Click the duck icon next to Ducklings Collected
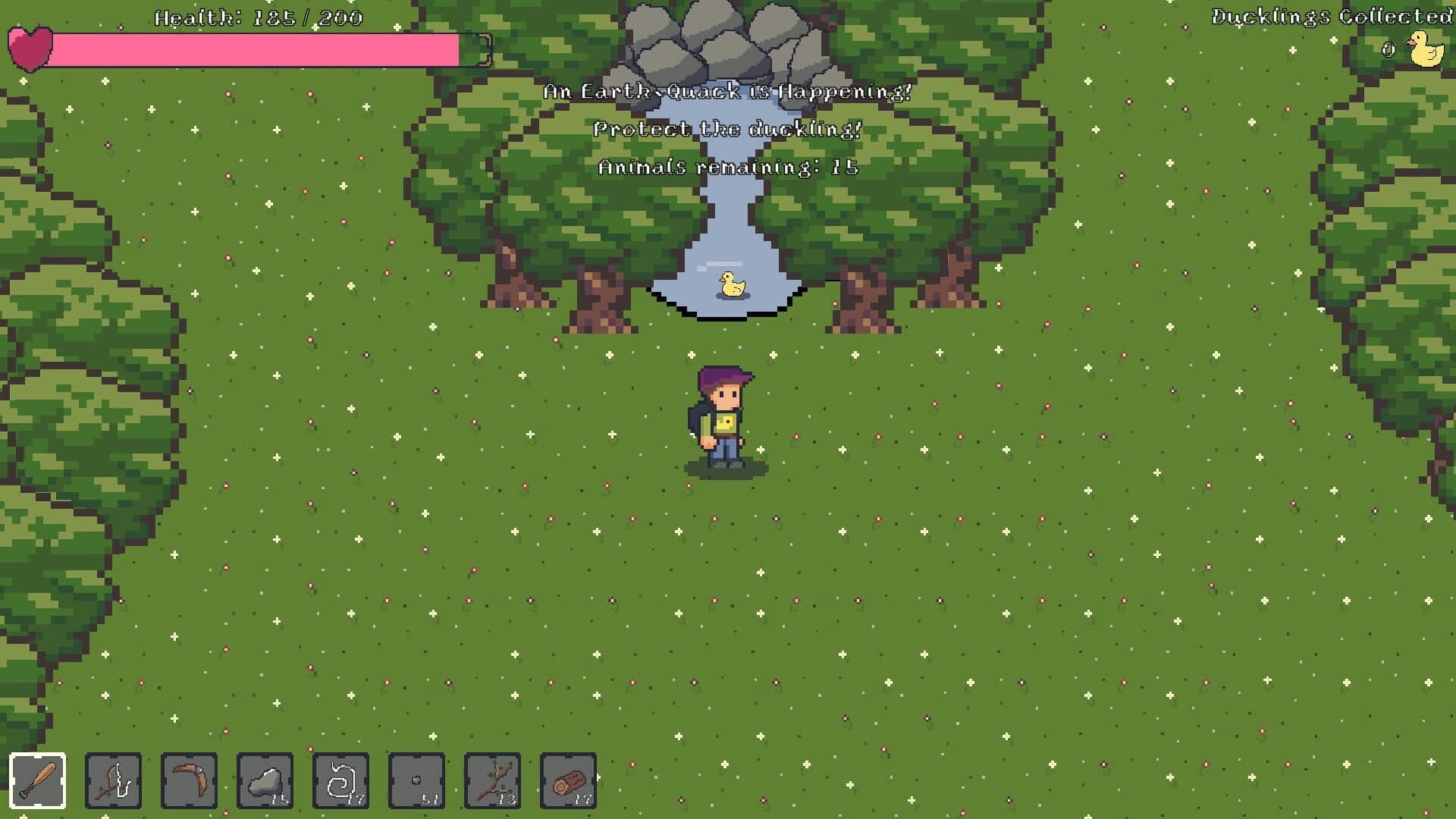This screenshot has height=819, width=1456. (x=1426, y=48)
